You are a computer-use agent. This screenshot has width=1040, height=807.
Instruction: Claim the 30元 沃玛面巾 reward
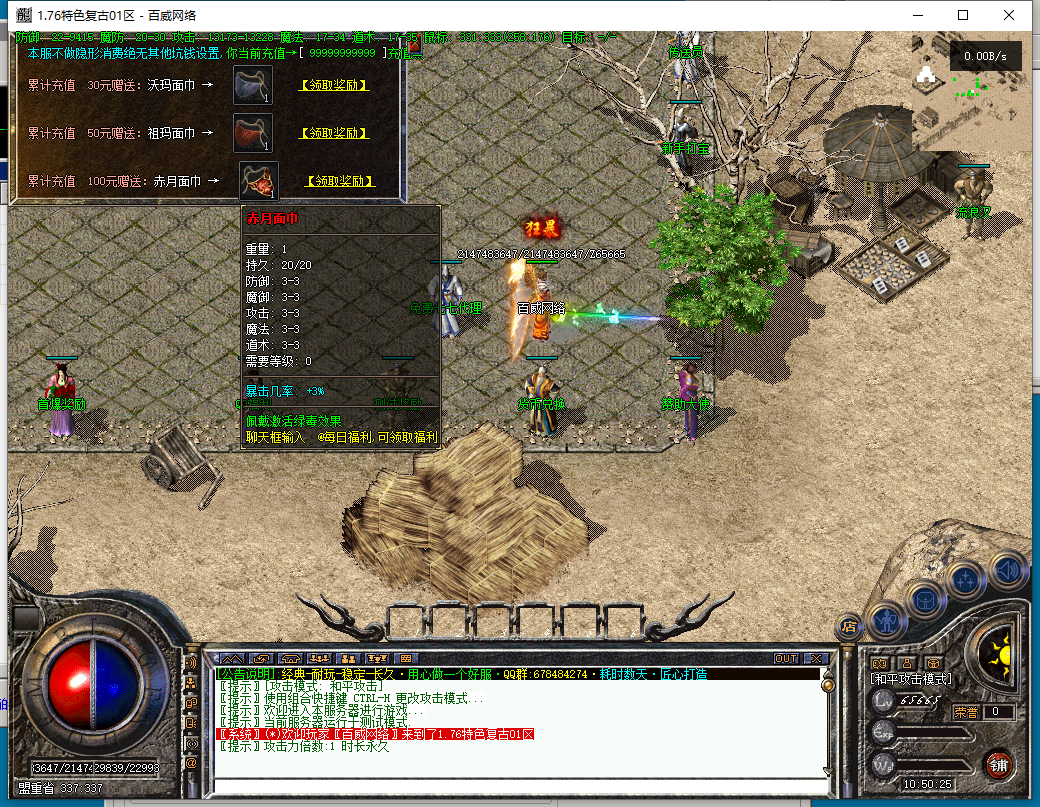(335, 85)
